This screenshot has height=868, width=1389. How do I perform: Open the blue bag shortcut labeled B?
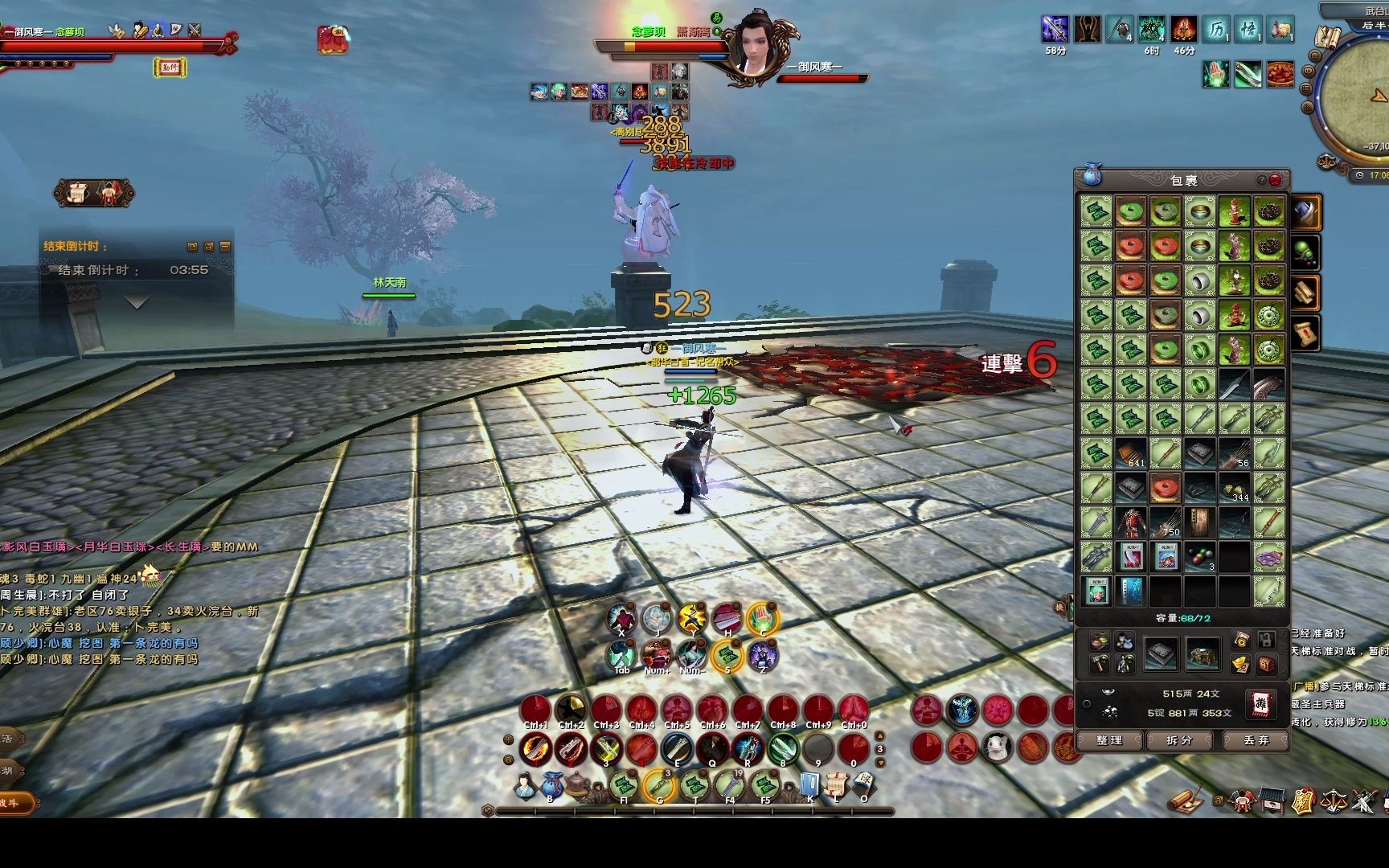[x=551, y=785]
